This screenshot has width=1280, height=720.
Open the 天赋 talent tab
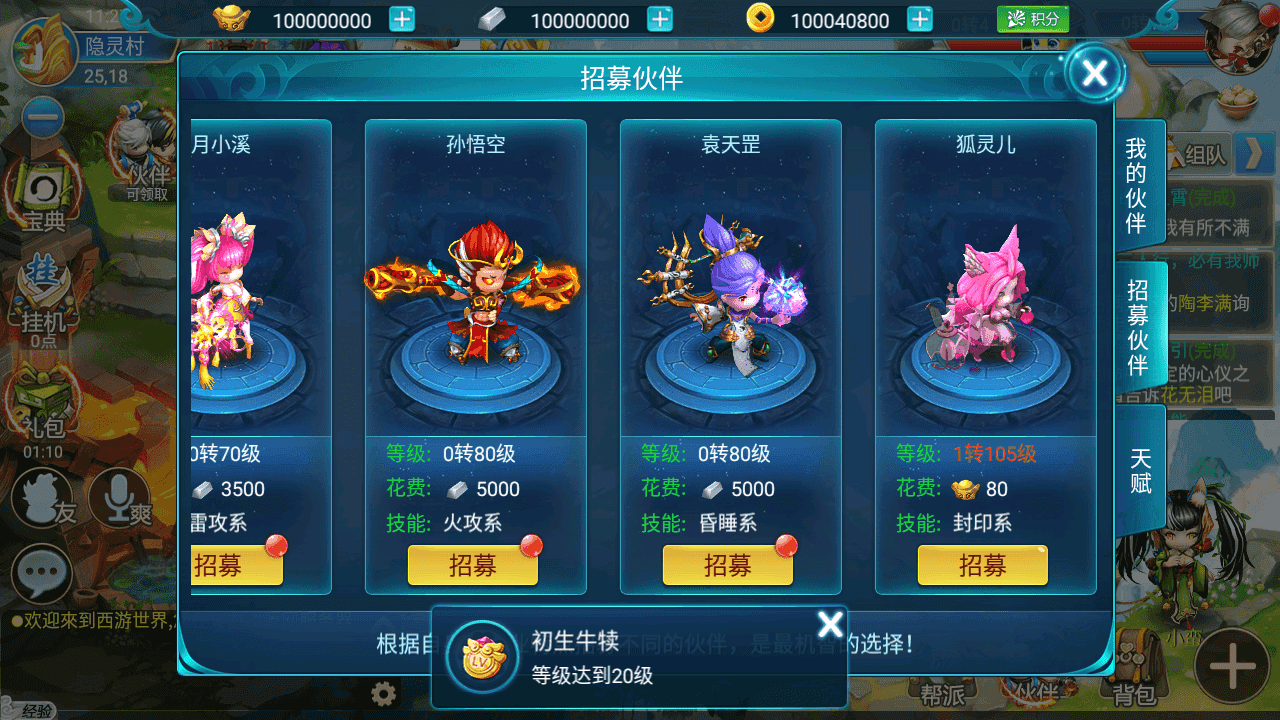click(x=1140, y=470)
